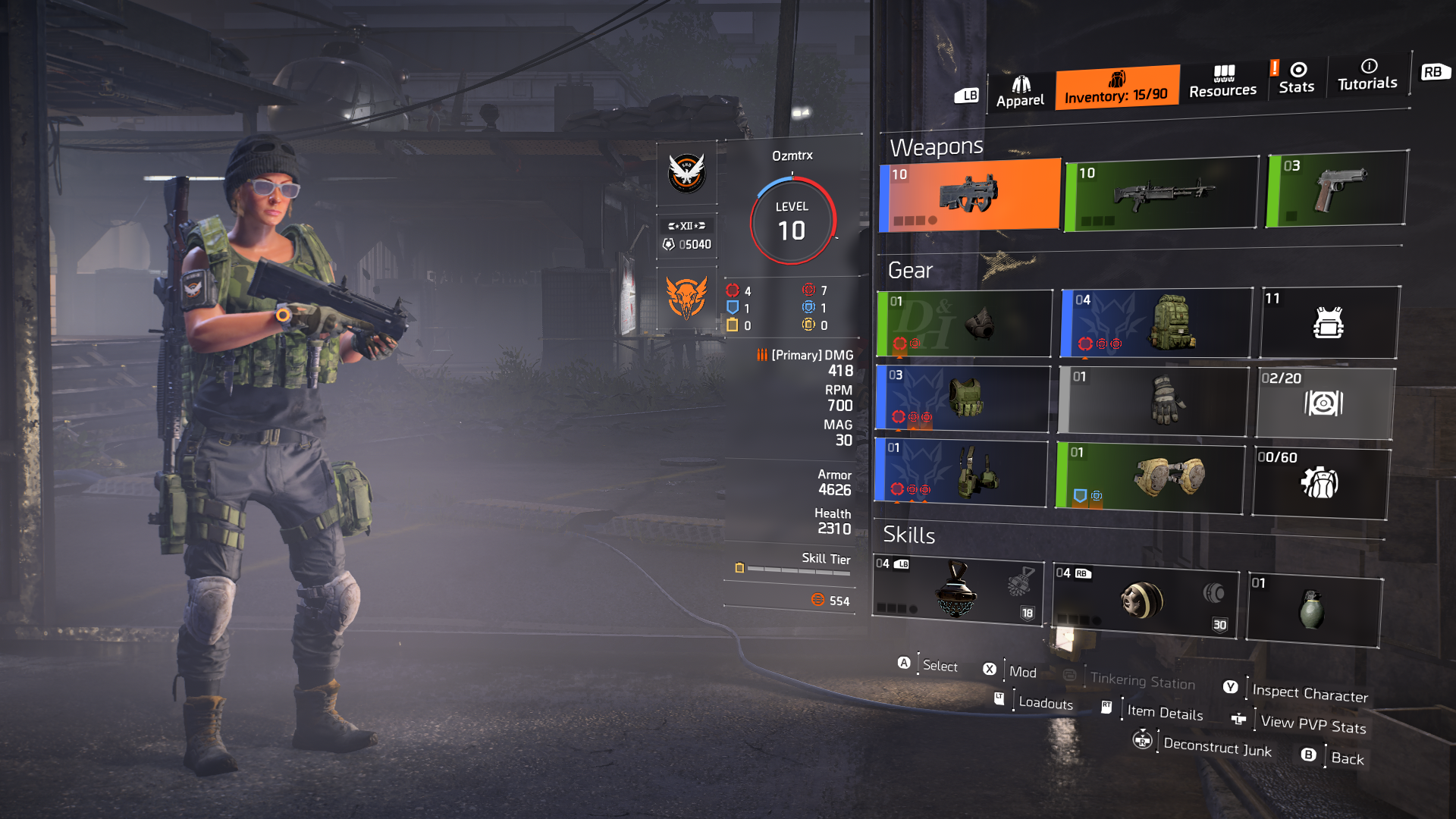Open the kneepads gear slot
This screenshot has width=1456, height=819.
click(1150, 478)
